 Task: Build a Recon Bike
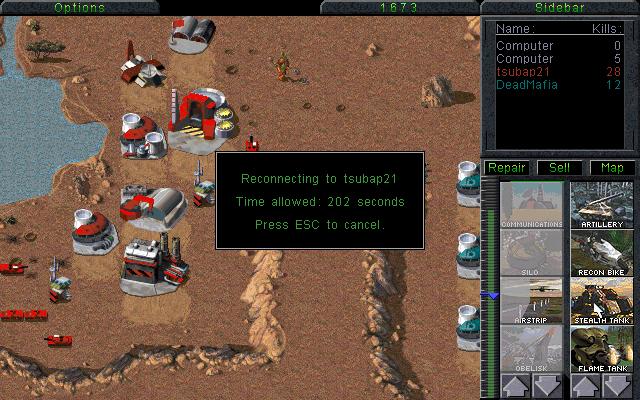tap(602, 252)
